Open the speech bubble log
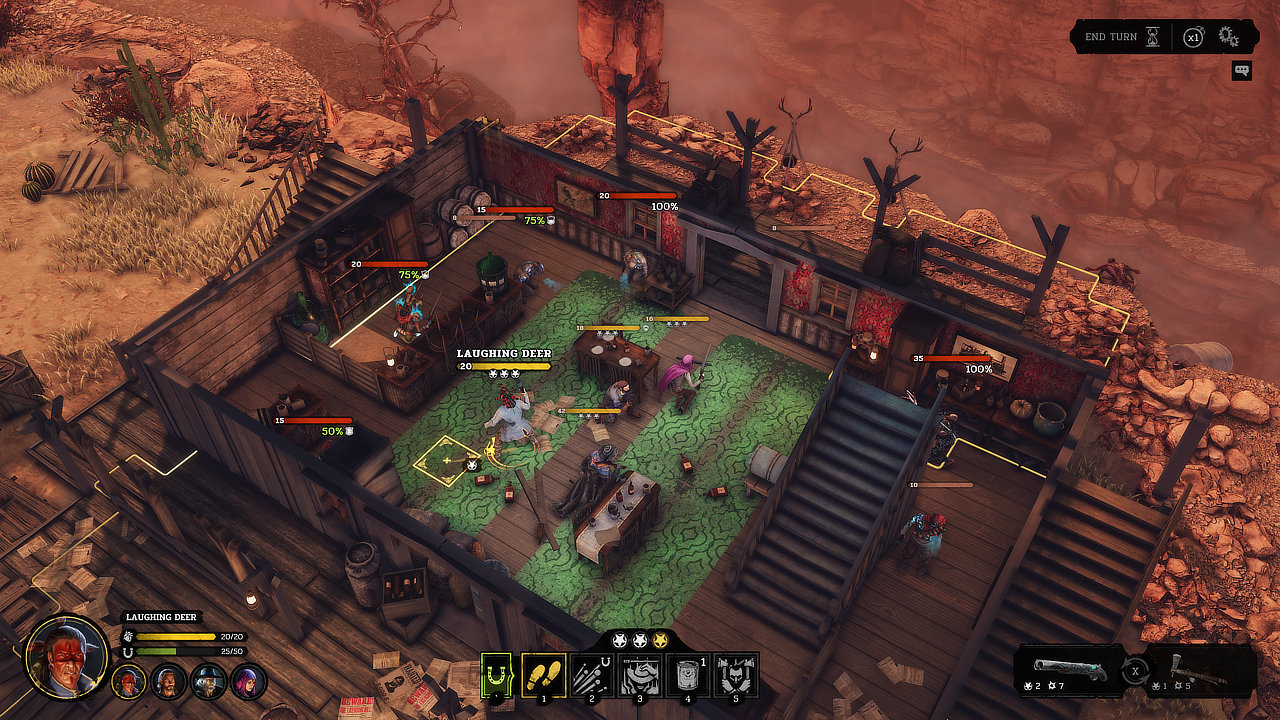Screen dimensions: 1280x720 point(1242,70)
